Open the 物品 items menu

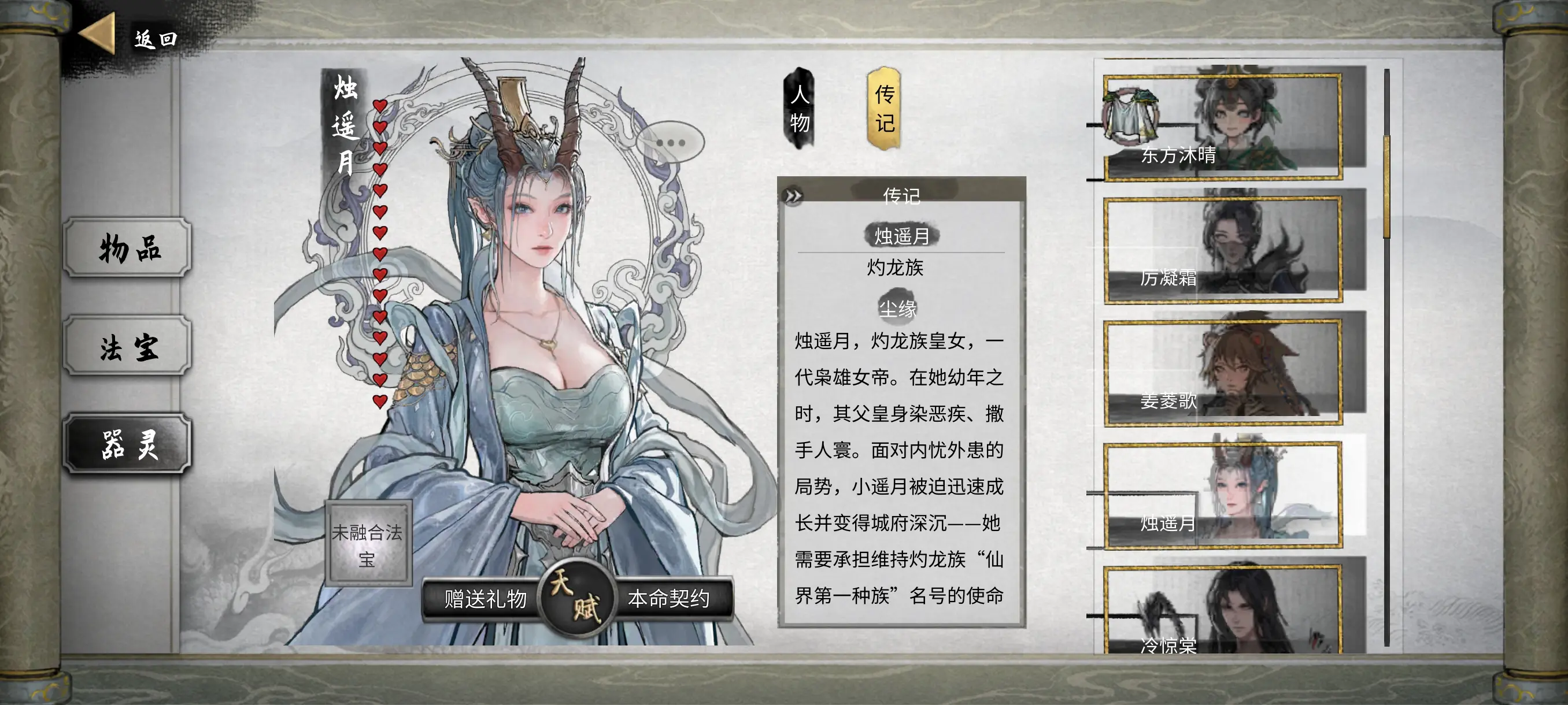click(x=128, y=247)
